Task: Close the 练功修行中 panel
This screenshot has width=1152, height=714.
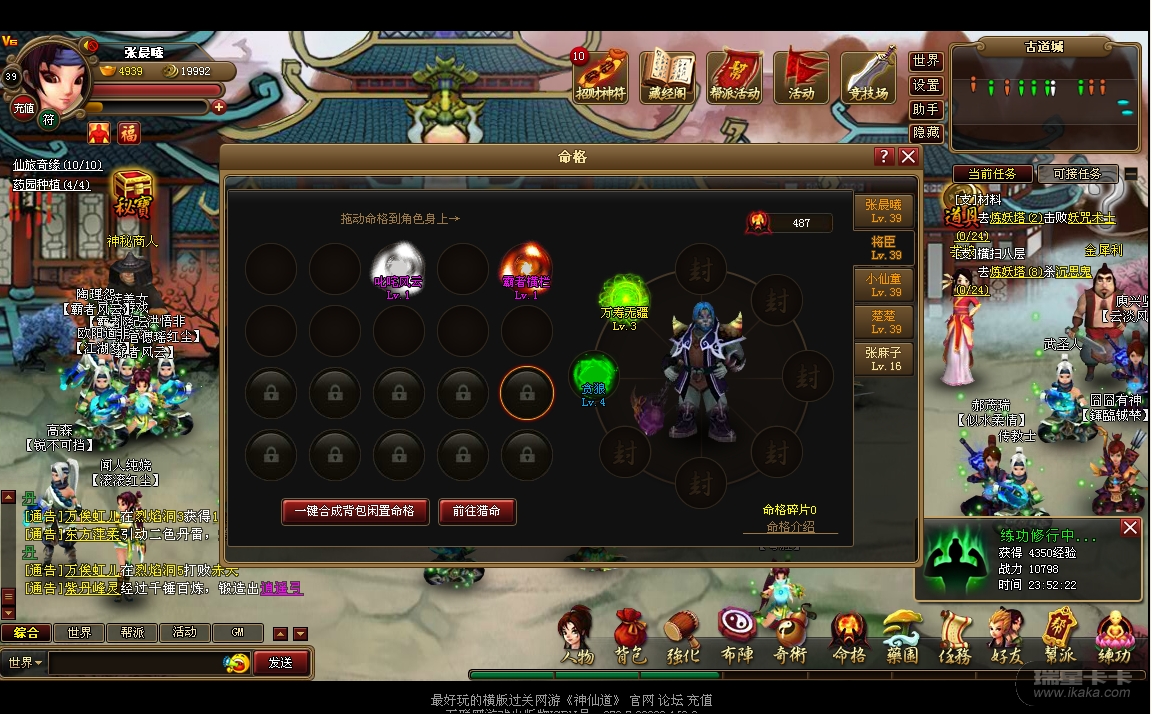Action: coord(1130,528)
